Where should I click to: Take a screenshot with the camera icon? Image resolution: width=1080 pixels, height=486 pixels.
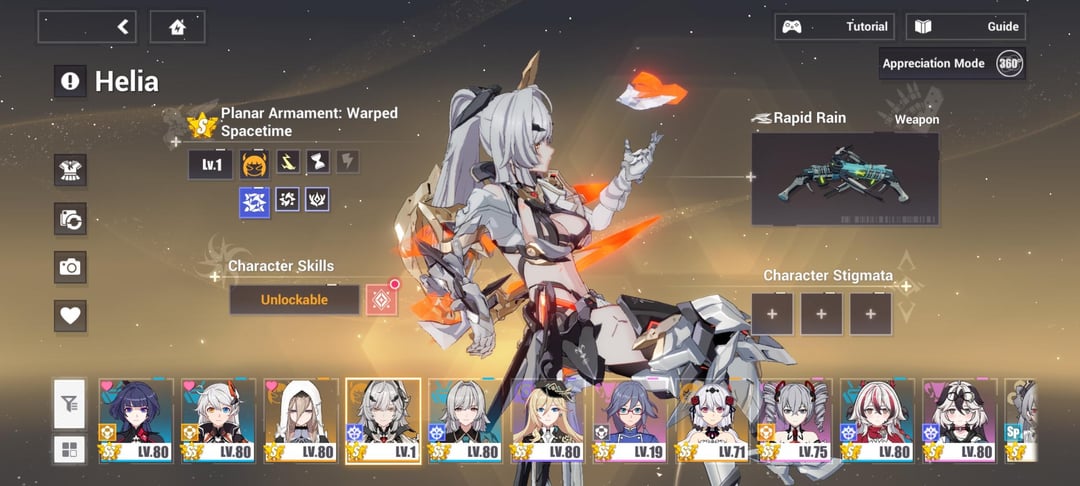pos(70,267)
